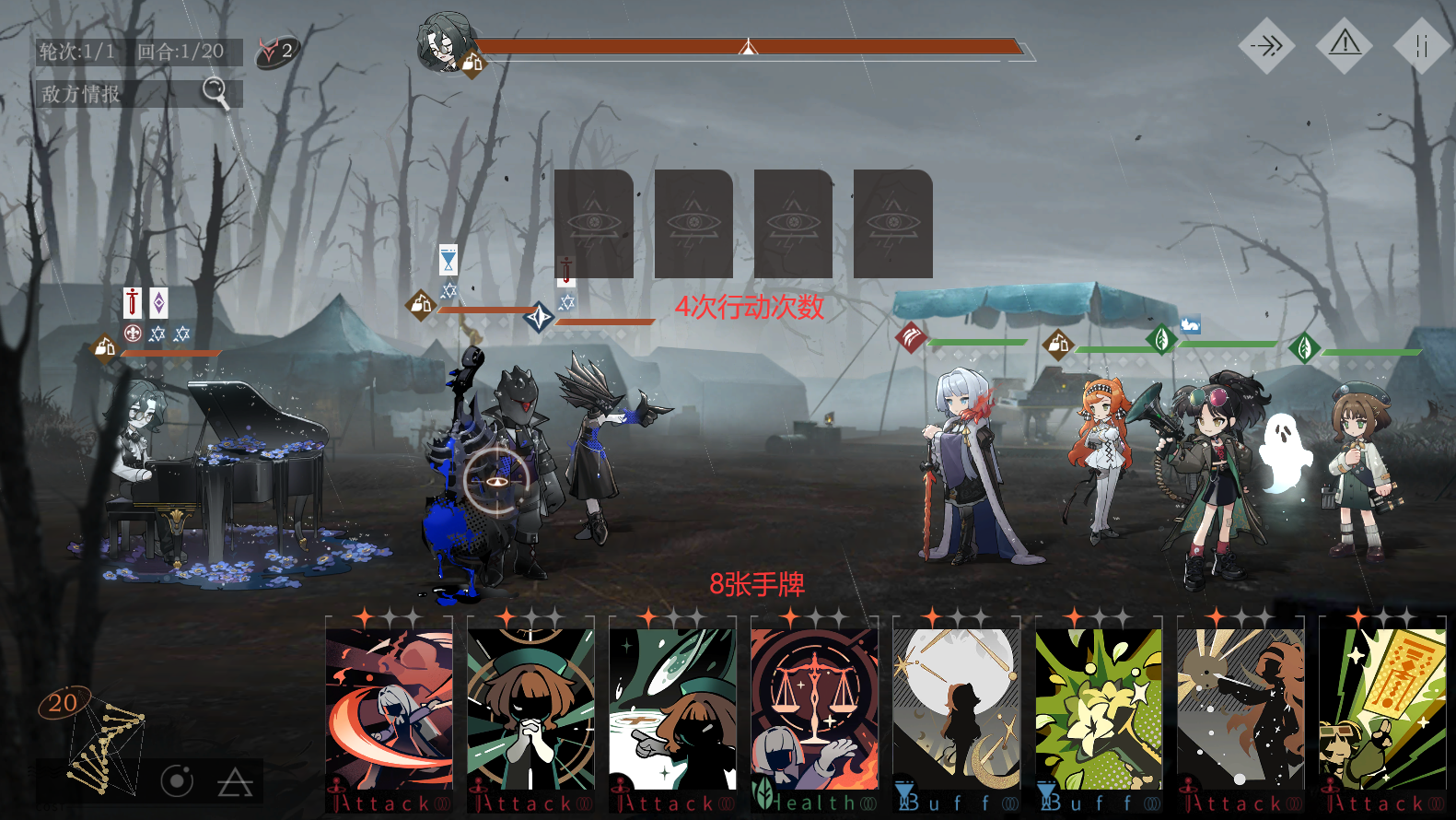This screenshot has width=1456, height=820.
Task: Click the boss portrait on the top bar
Action: (446, 42)
